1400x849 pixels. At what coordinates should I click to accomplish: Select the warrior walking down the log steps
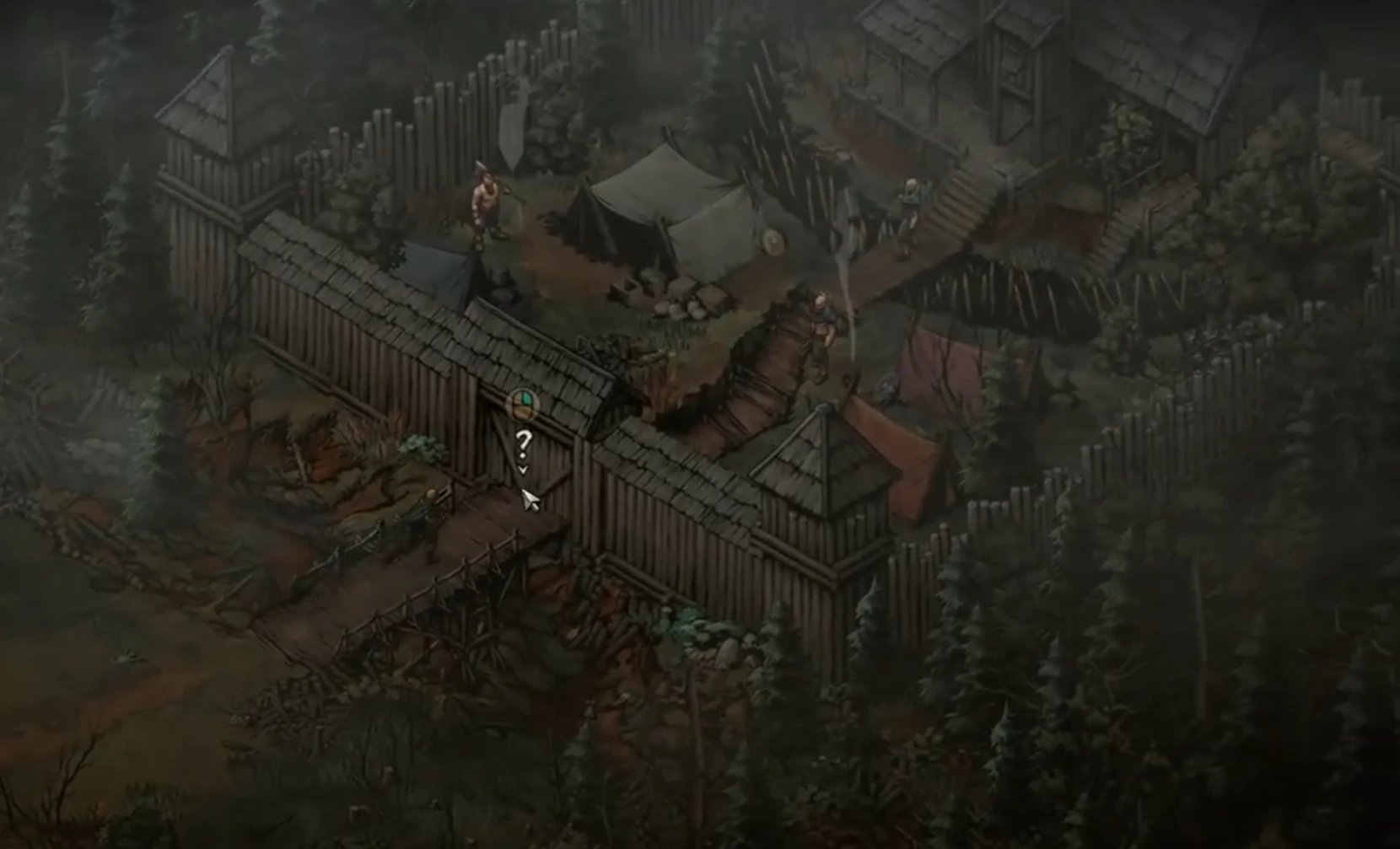[x=821, y=325]
